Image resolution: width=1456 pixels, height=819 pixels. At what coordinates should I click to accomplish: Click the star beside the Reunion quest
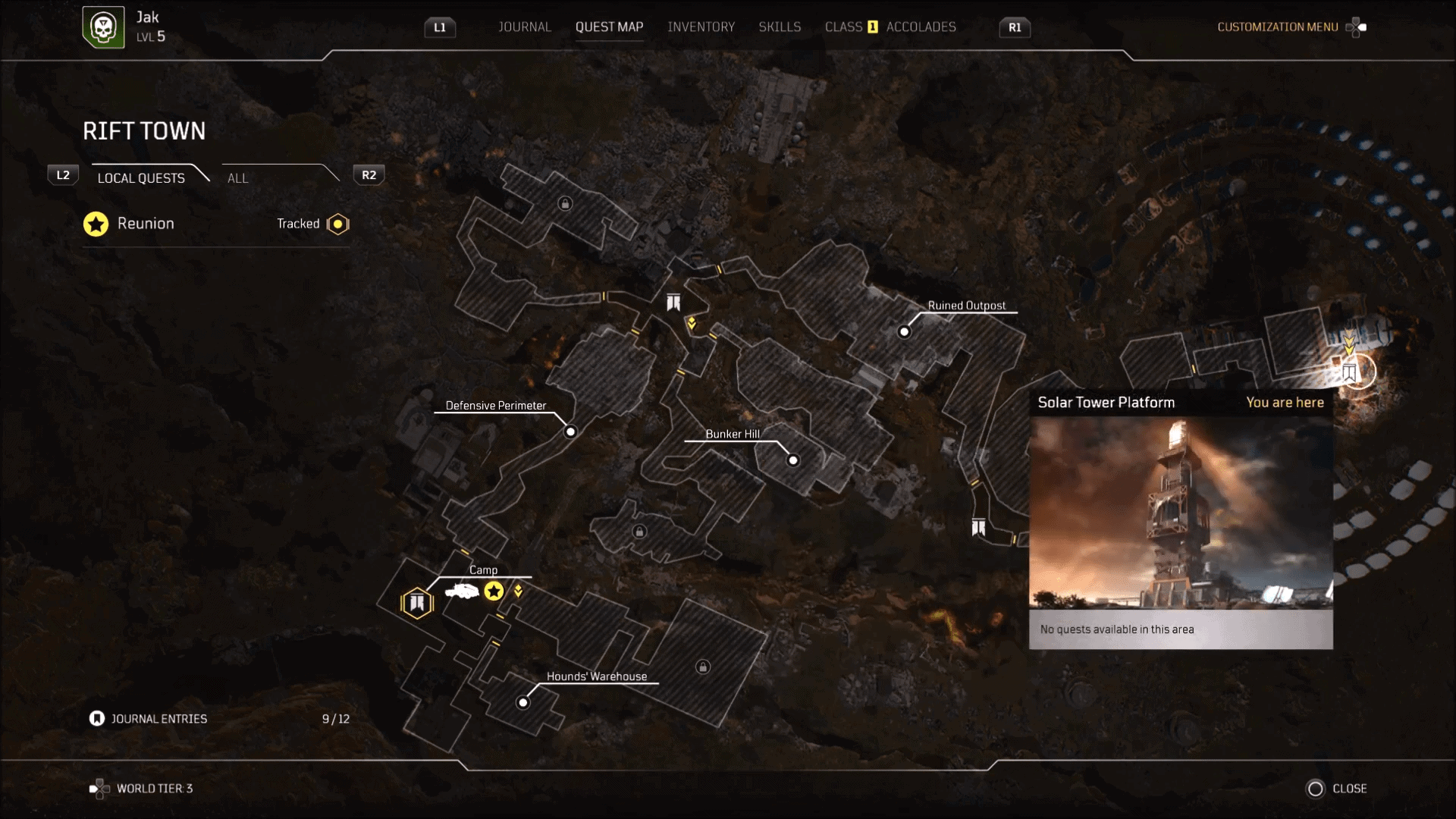pos(96,224)
